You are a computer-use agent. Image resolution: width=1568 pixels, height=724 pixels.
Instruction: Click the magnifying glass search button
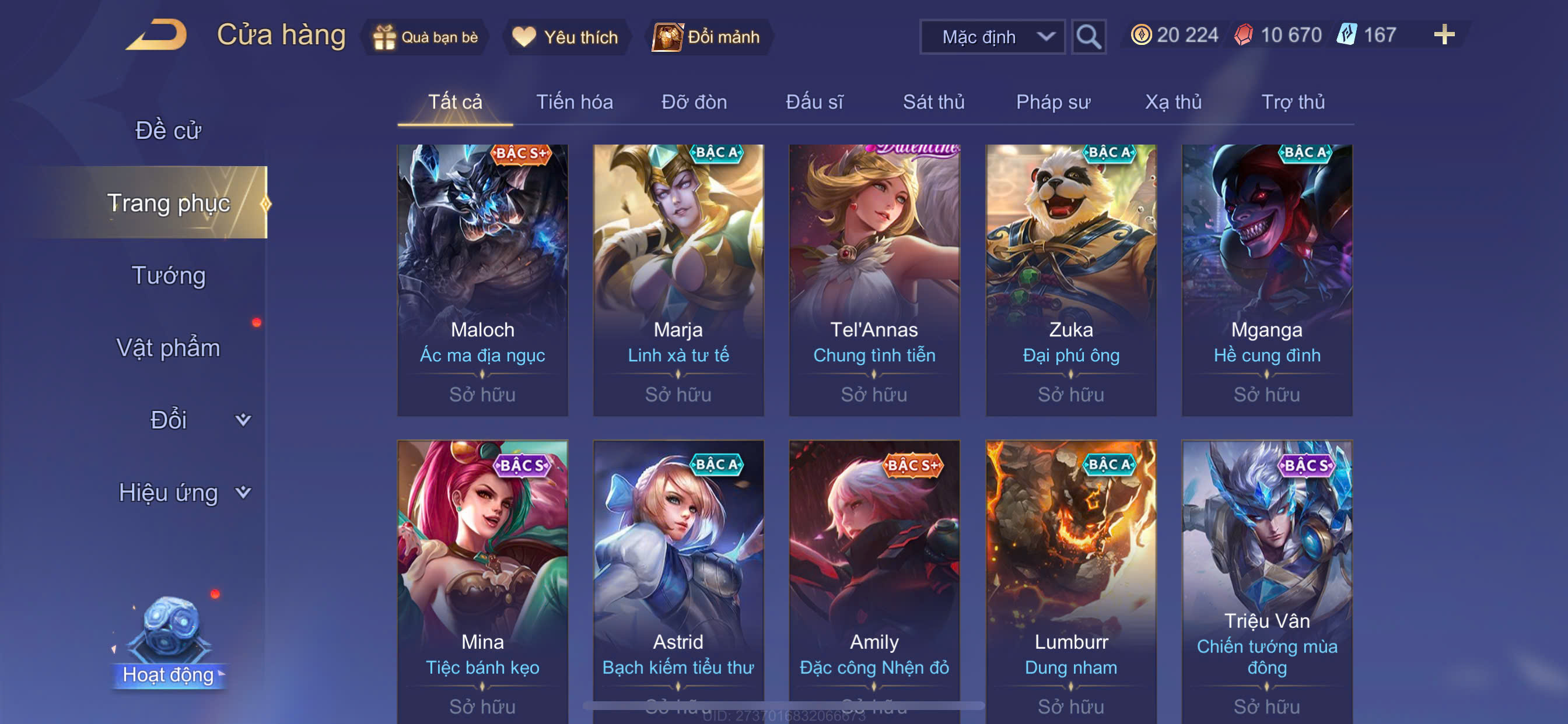coord(1088,37)
